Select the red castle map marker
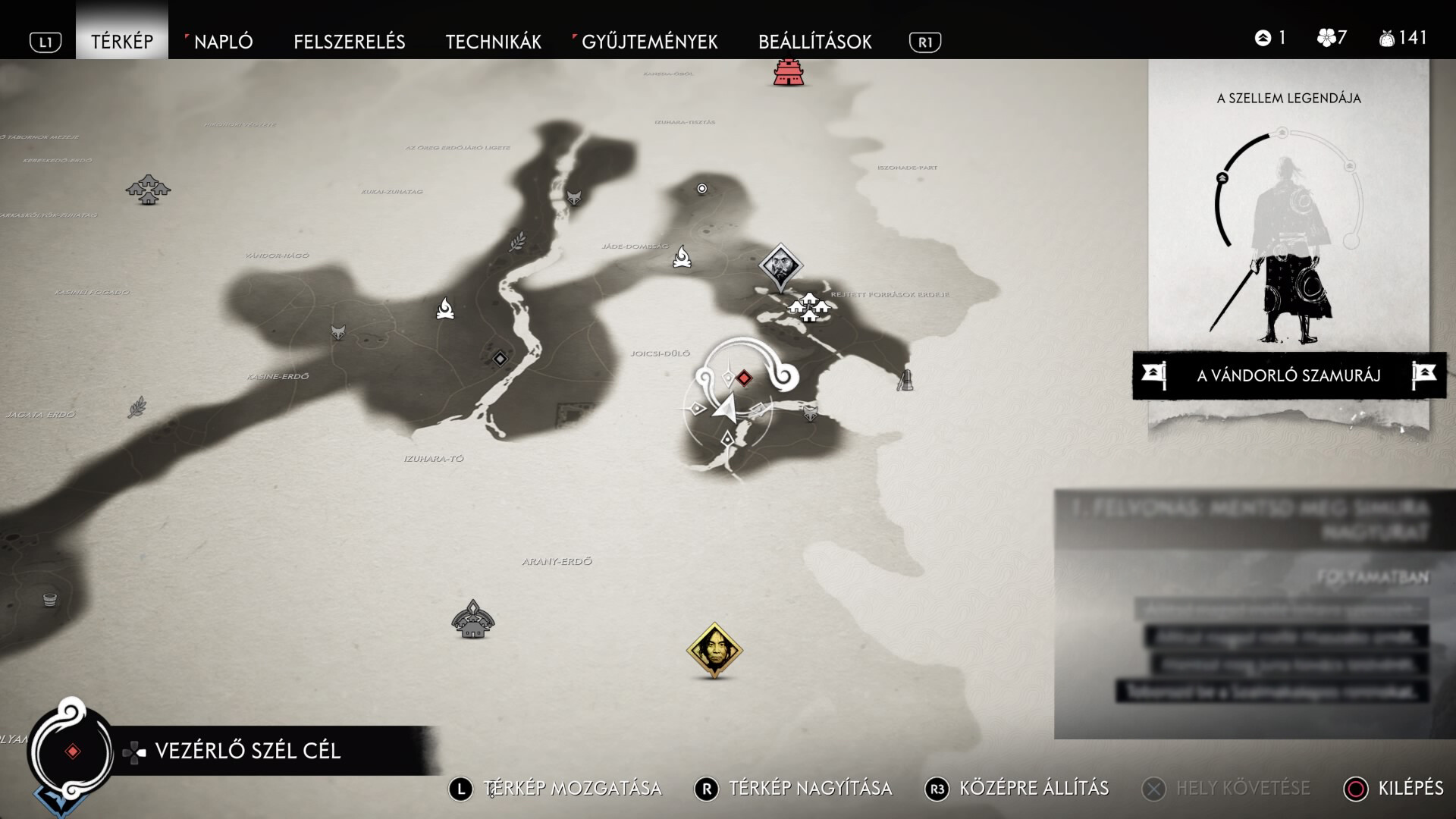The width and height of the screenshot is (1456, 819). point(789,72)
